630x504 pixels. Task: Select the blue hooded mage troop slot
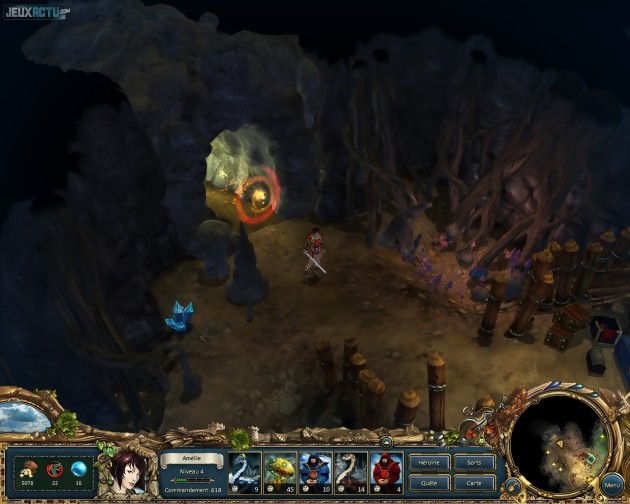pyautogui.click(x=315, y=472)
